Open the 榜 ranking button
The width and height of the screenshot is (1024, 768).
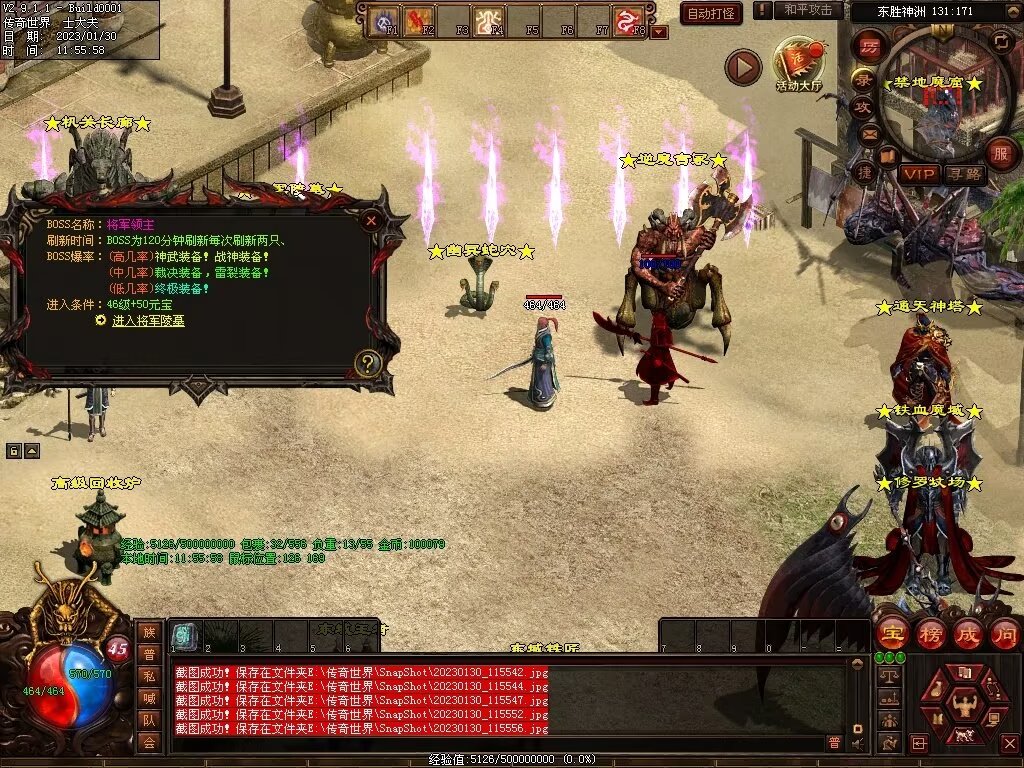coord(930,633)
